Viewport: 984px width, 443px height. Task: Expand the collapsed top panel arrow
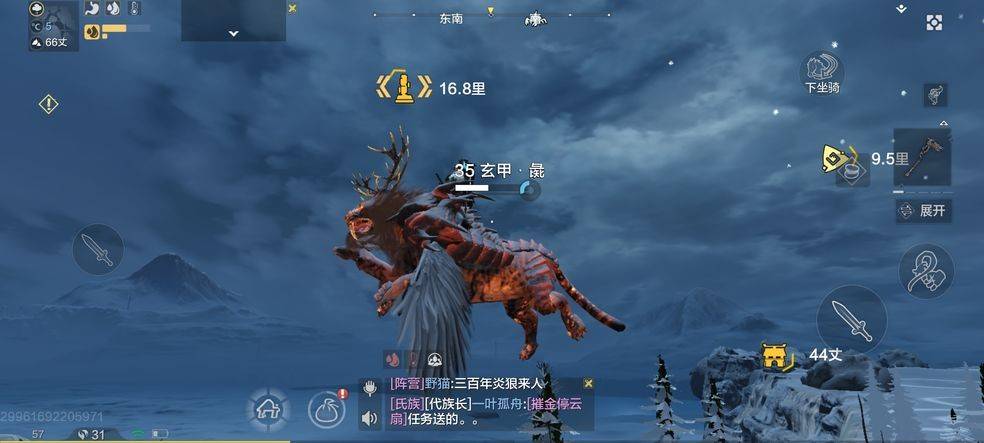point(233,33)
